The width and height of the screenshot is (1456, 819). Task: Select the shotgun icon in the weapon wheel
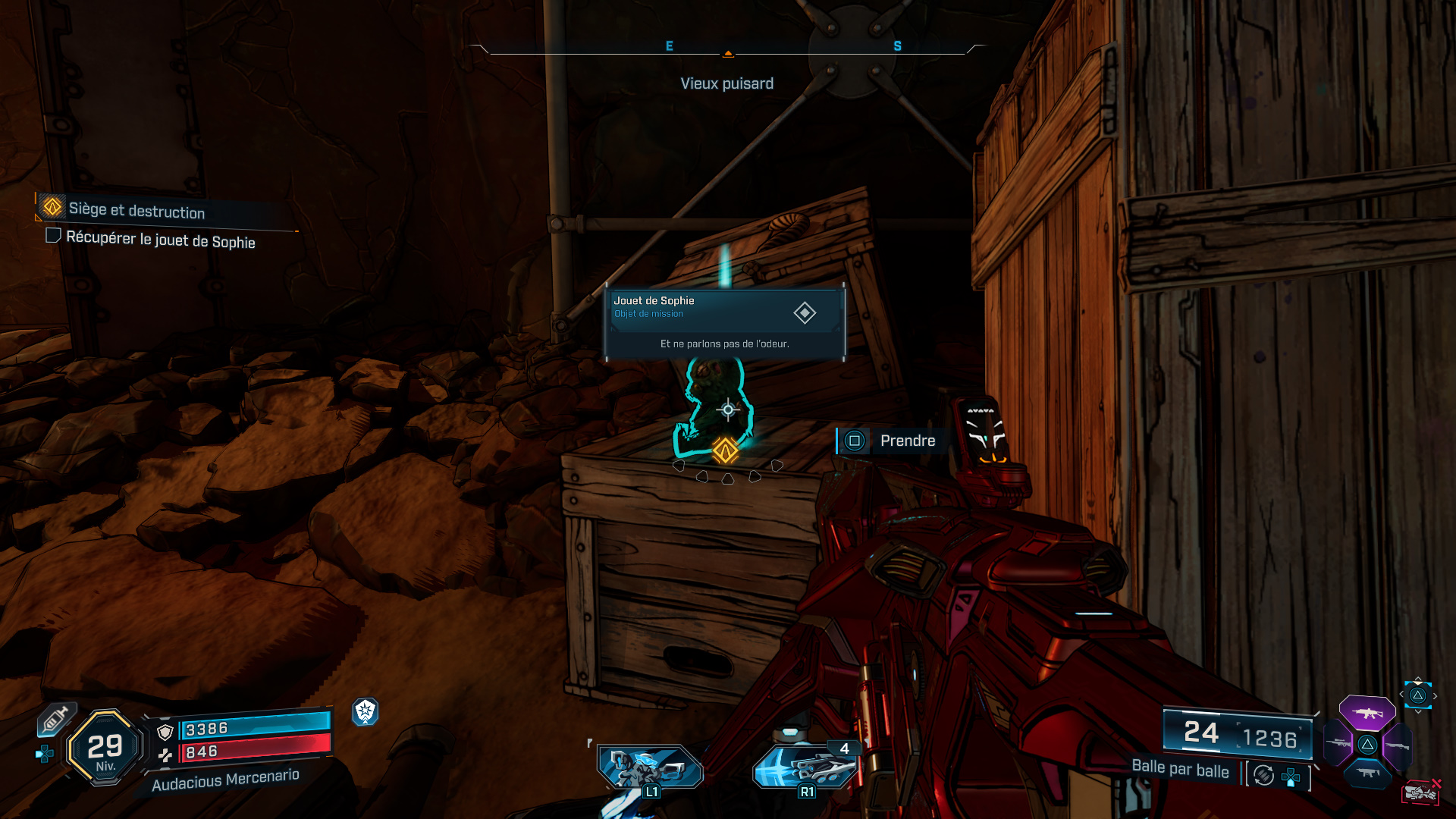click(x=1398, y=745)
